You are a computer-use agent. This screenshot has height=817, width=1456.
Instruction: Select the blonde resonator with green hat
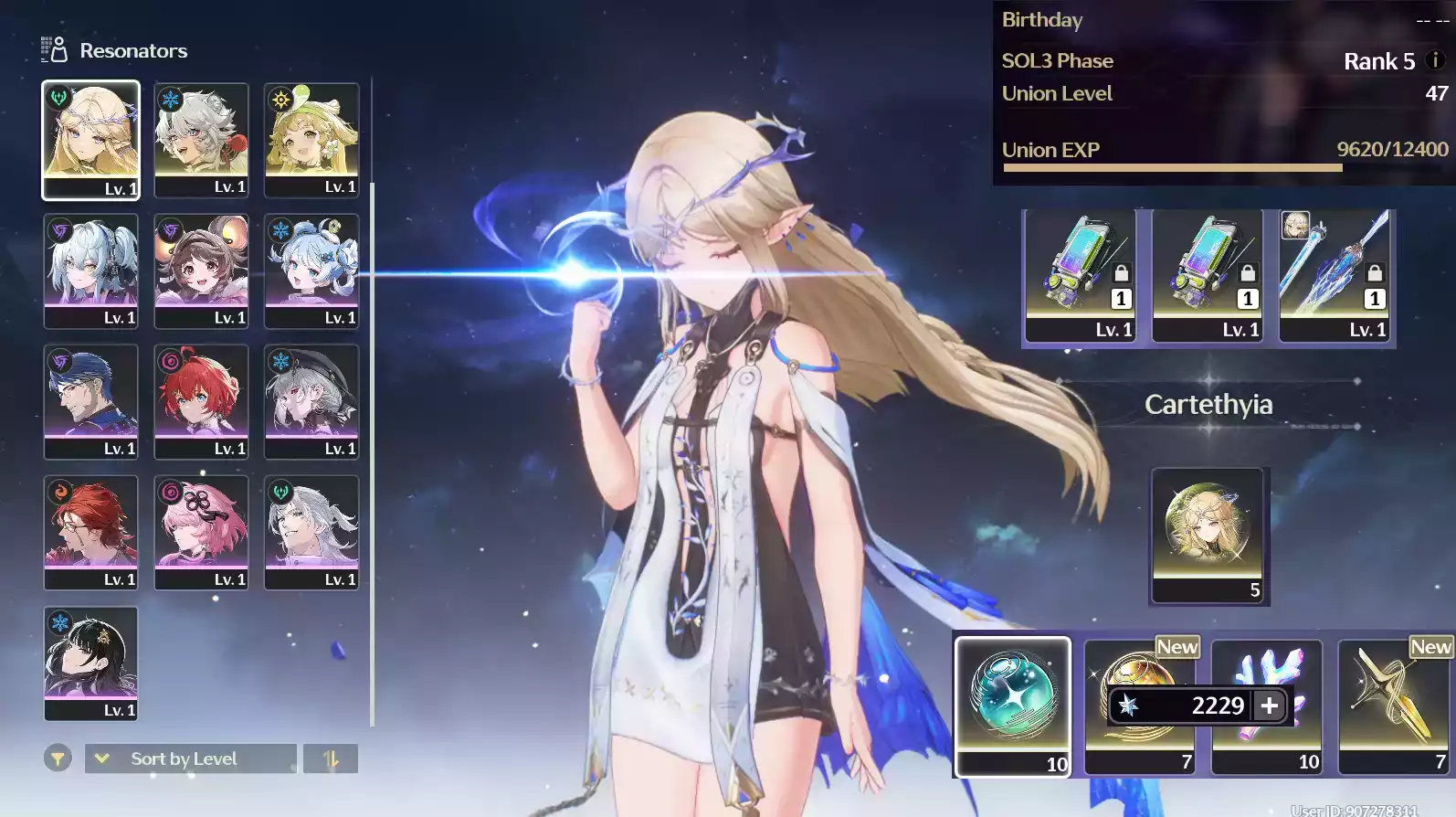point(311,139)
